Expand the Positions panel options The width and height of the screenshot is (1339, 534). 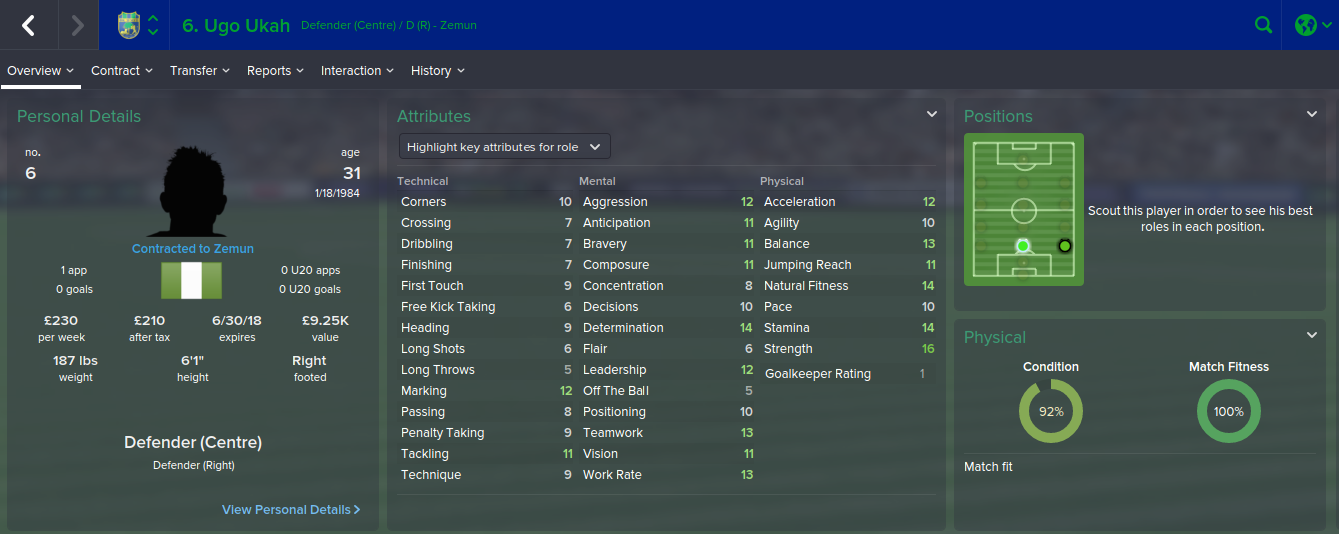[x=1312, y=115]
